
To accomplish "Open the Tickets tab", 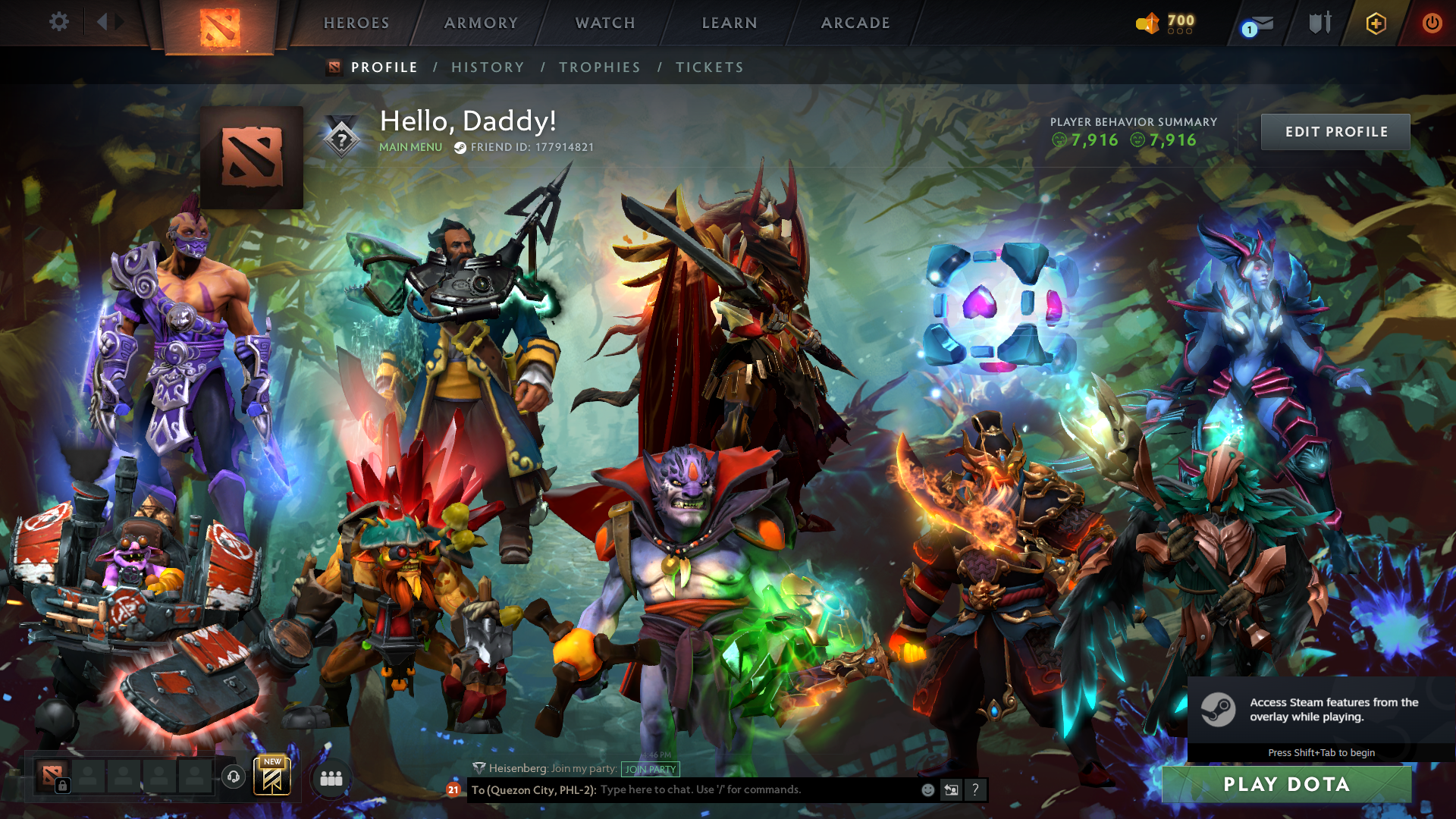I will click(710, 67).
